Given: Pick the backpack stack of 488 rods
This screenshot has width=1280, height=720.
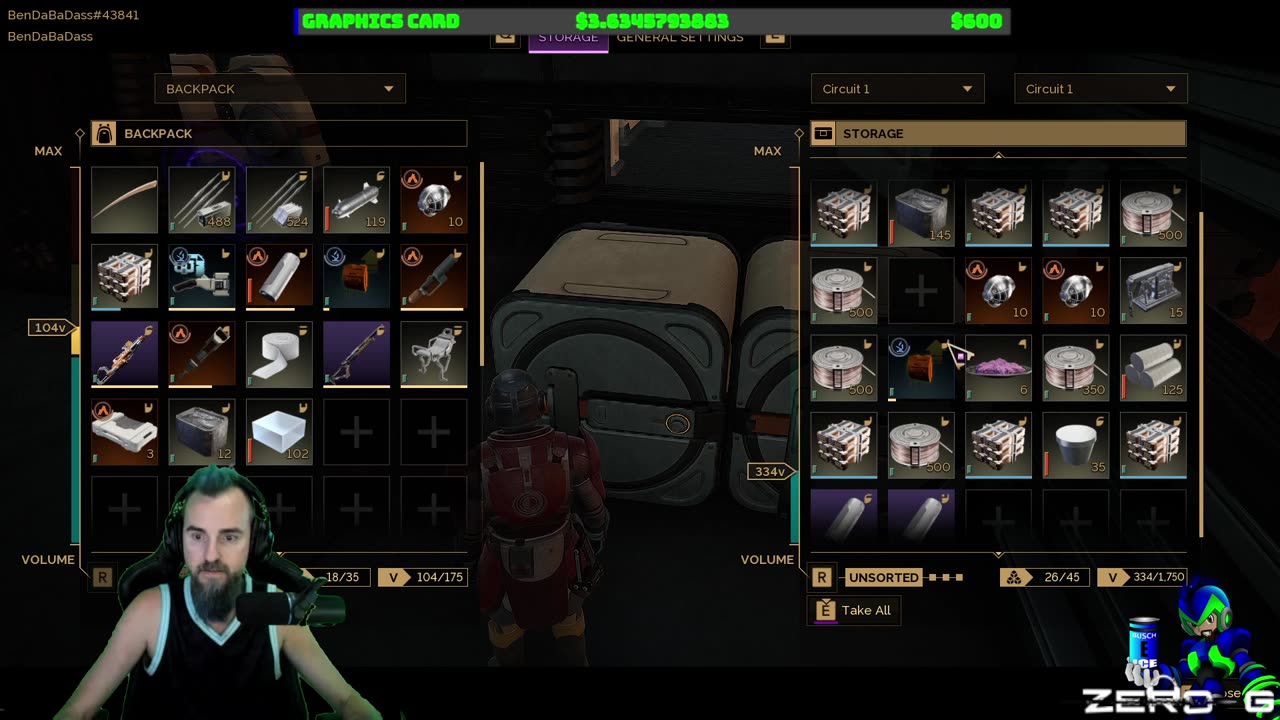Looking at the screenshot, I should pos(201,200).
